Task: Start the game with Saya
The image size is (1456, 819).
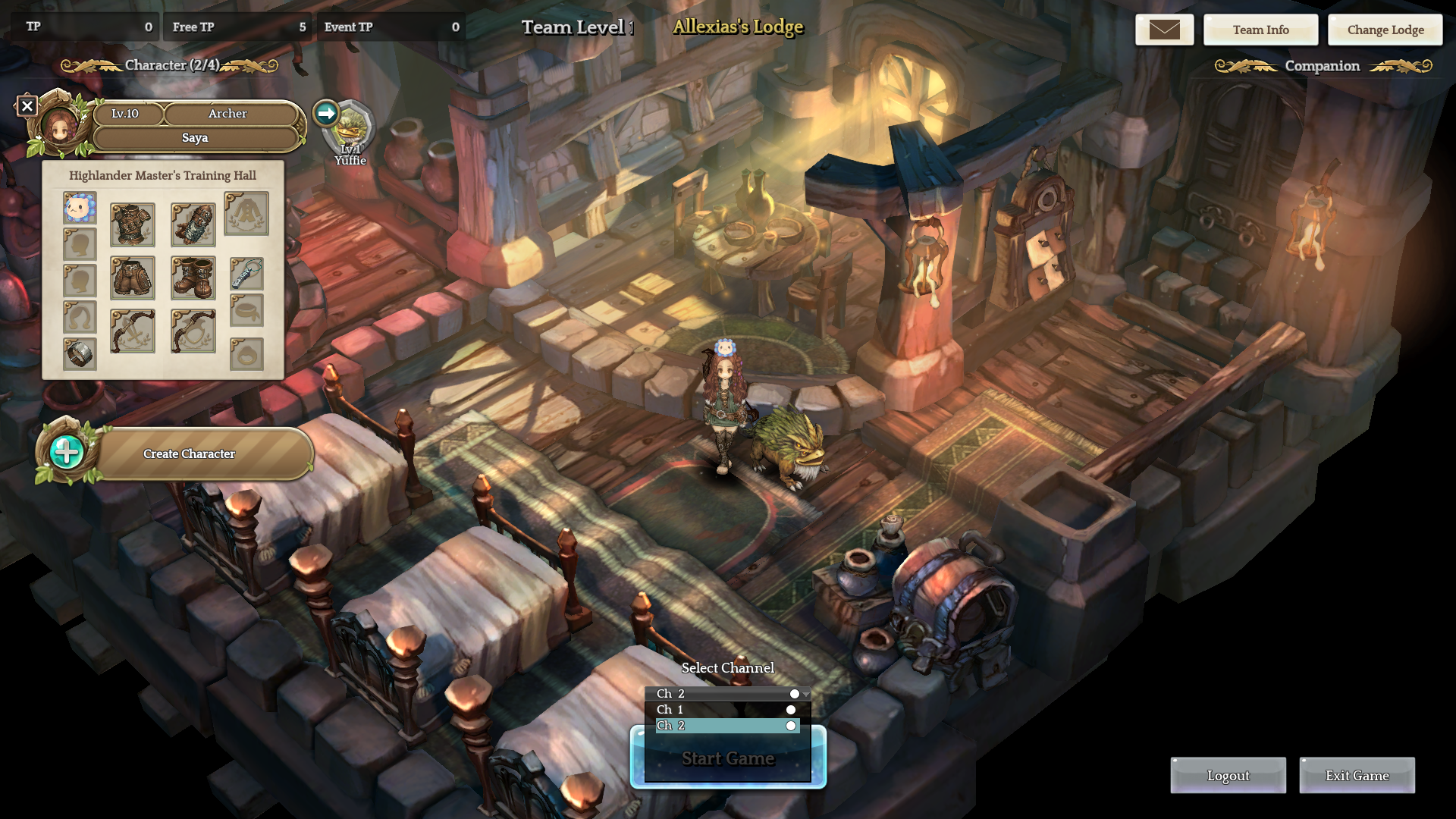Action: pyautogui.click(x=727, y=759)
